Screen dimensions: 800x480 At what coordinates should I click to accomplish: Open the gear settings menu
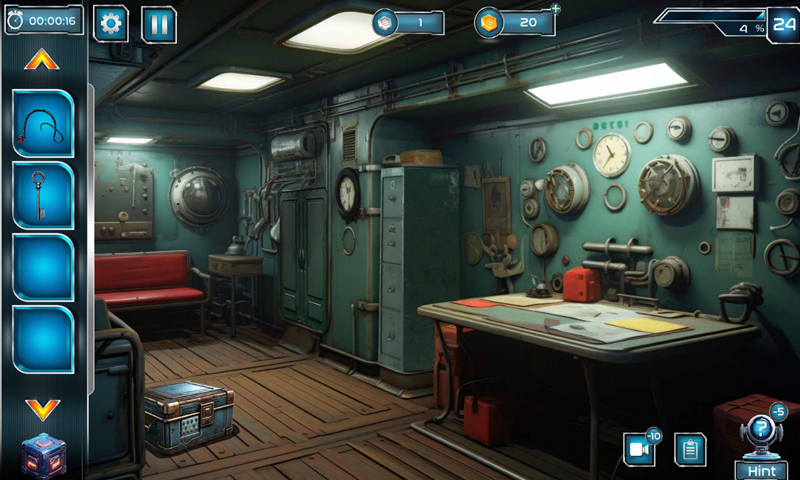[110, 24]
